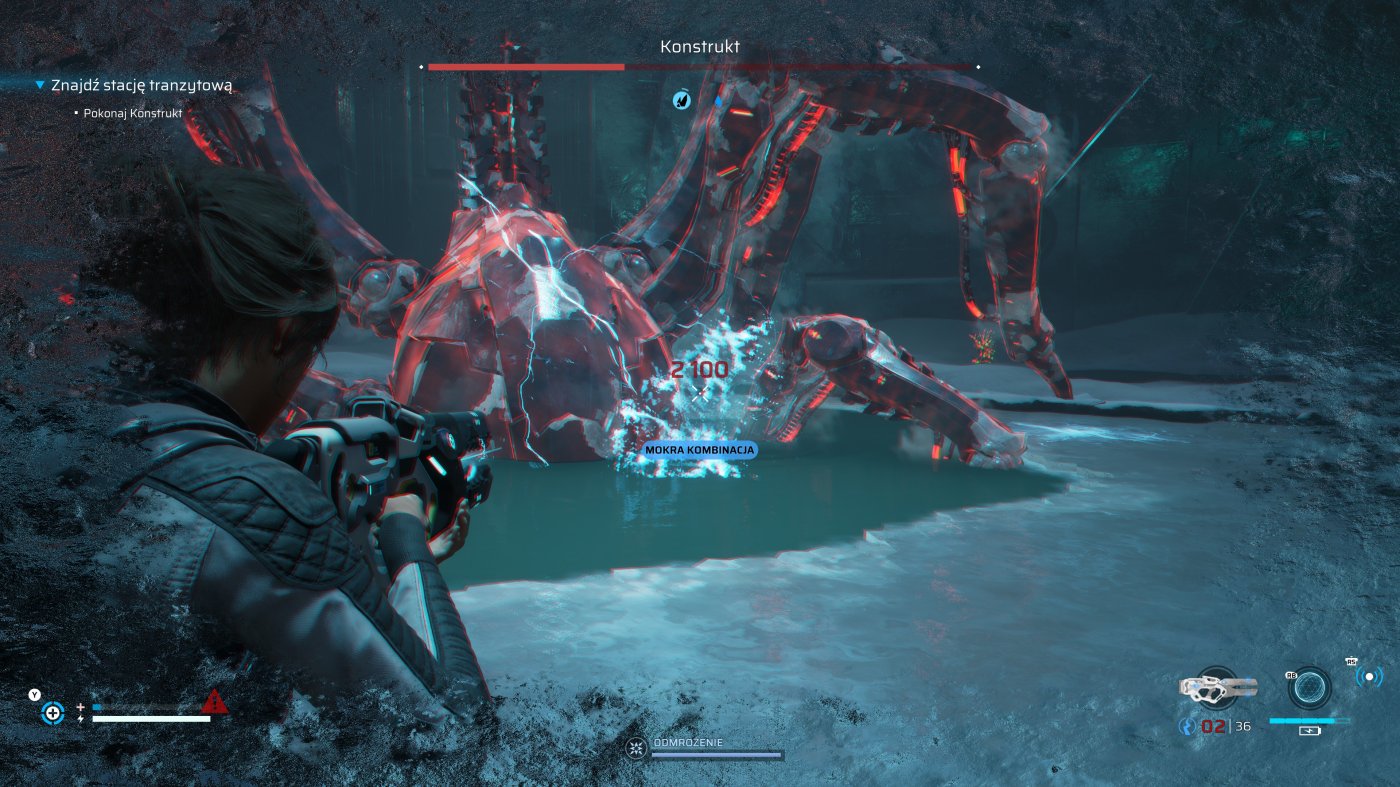Click the blue crosshair scan icon
1400x787 pixels.
52,713
